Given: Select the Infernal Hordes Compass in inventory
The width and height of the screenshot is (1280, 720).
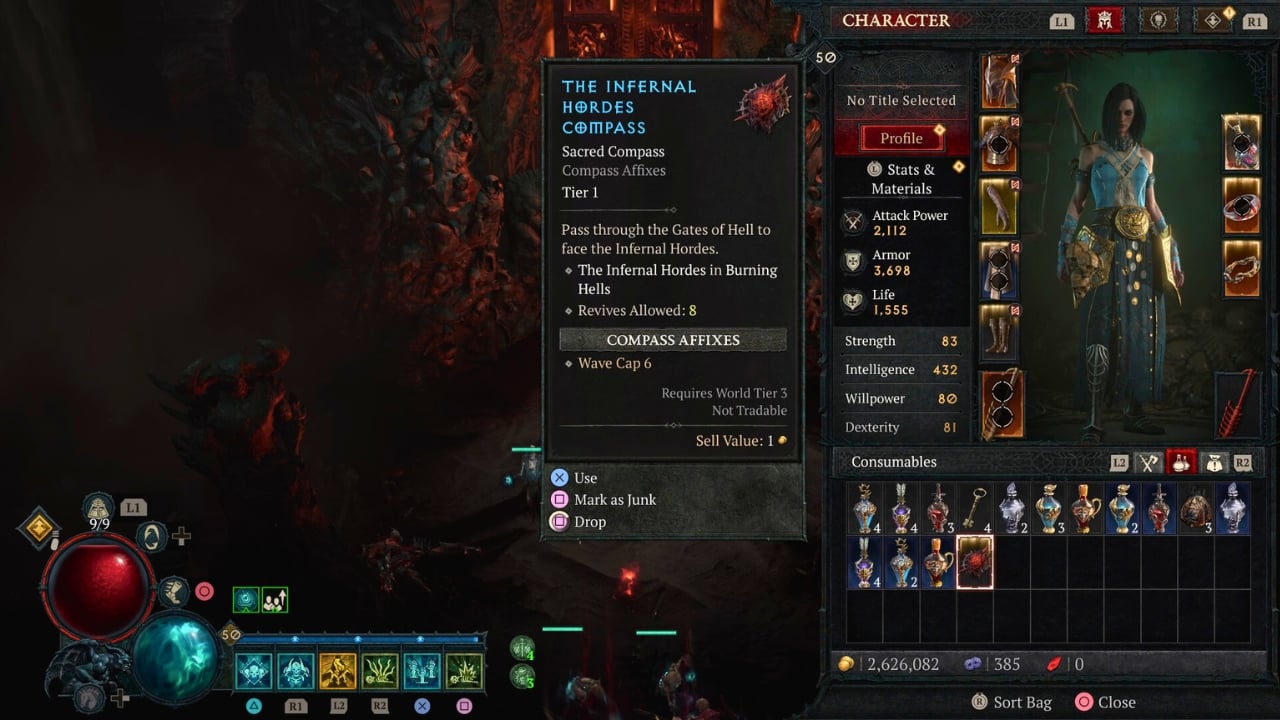Looking at the screenshot, I should [974, 563].
